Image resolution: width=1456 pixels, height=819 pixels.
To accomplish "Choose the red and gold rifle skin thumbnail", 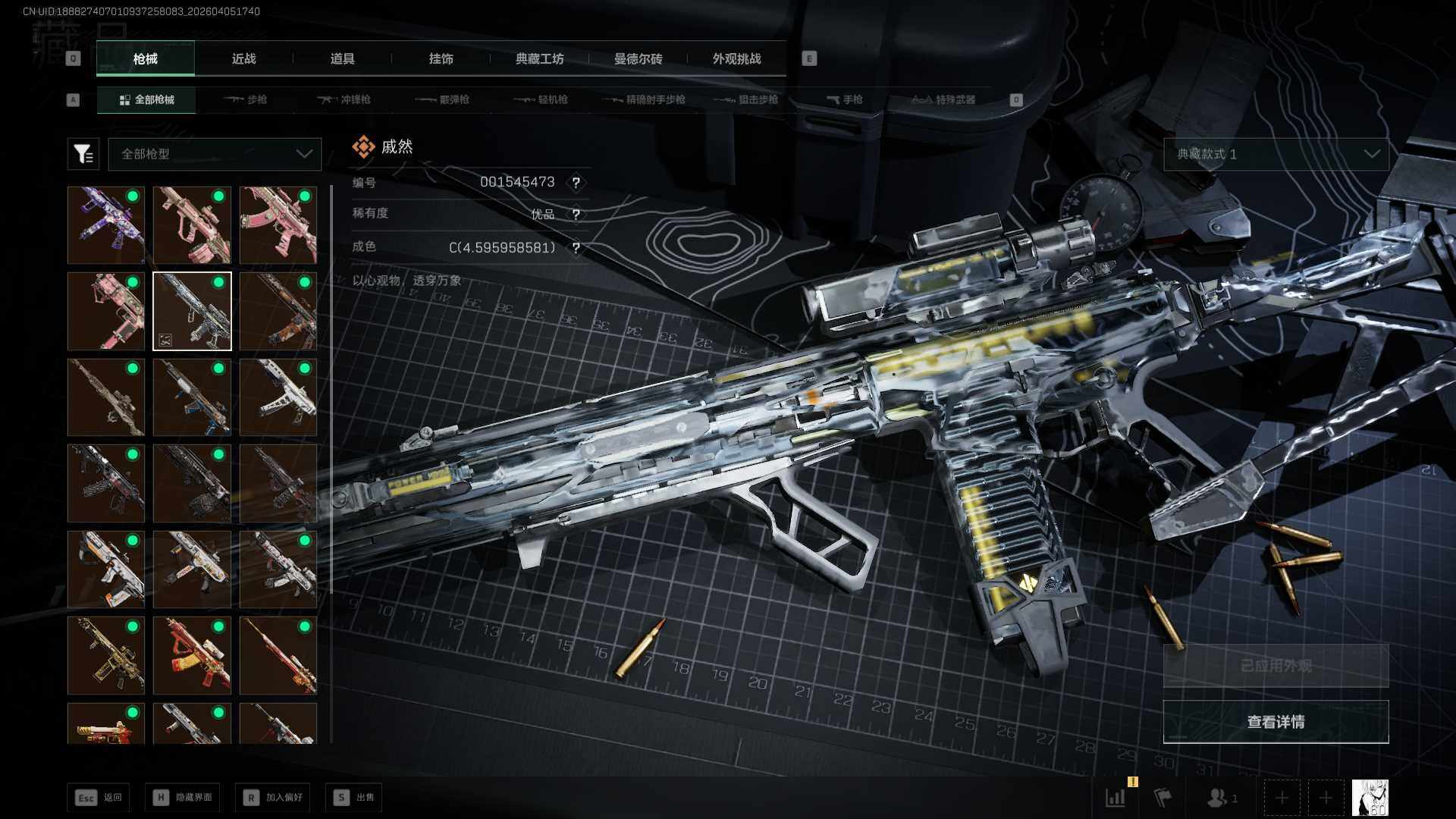I will click(x=192, y=655).
